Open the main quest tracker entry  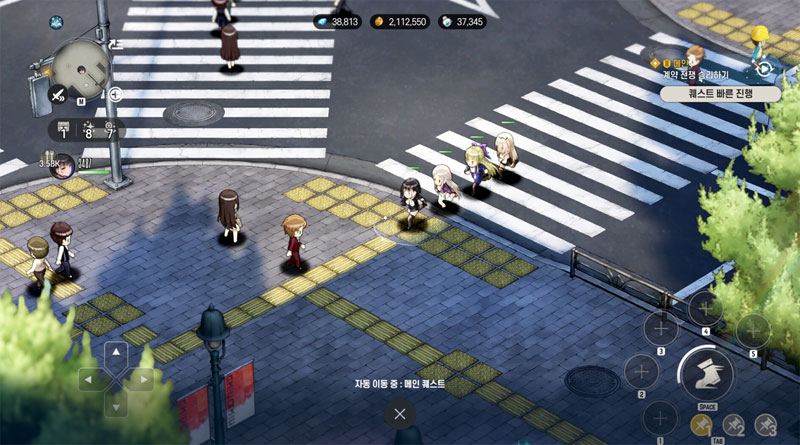click(697, 68)
